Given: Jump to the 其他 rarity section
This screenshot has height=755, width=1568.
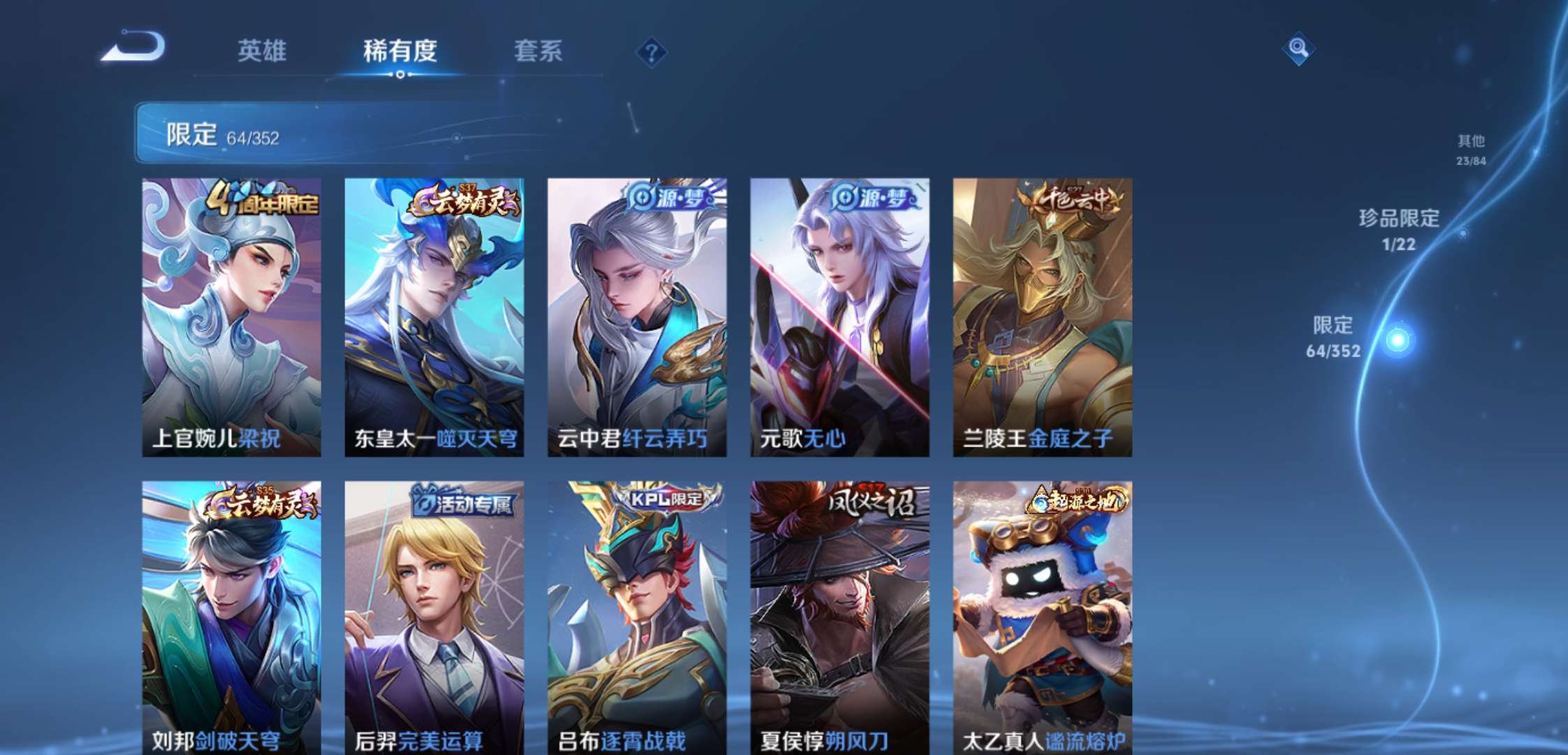Looking at the screenshot, I should [x=1471, y=149].
